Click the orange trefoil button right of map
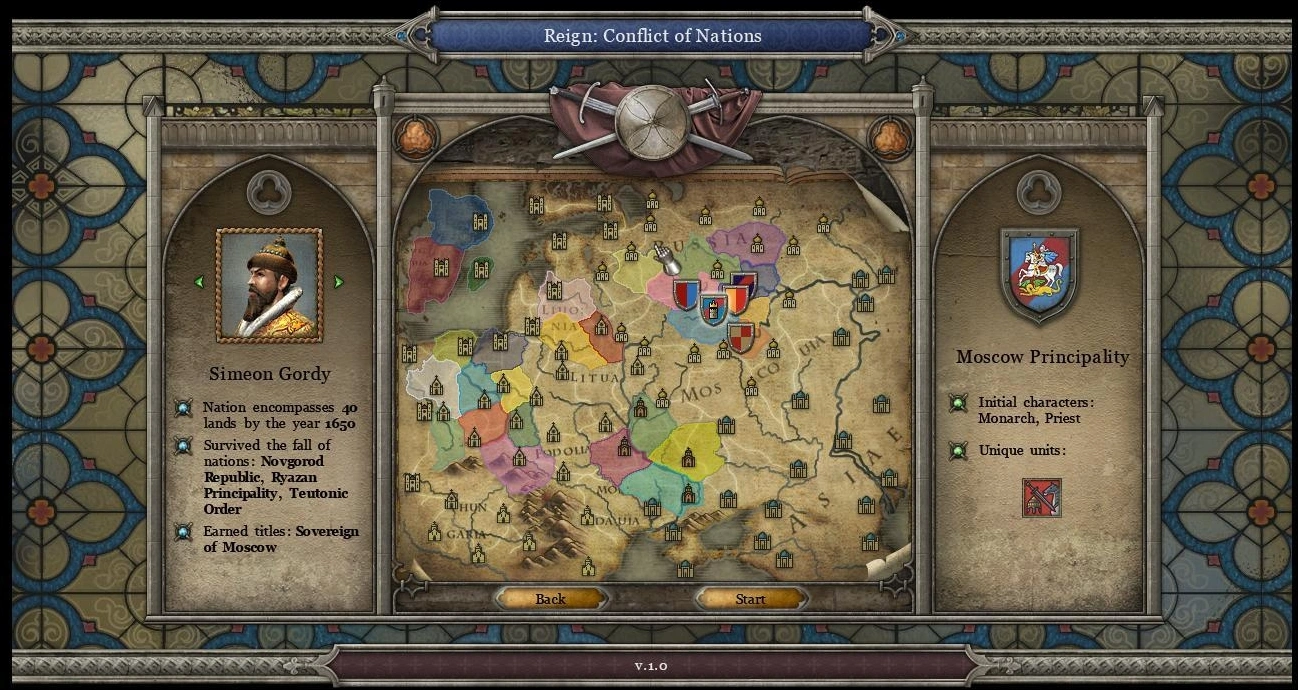 [x=889, y=138]
